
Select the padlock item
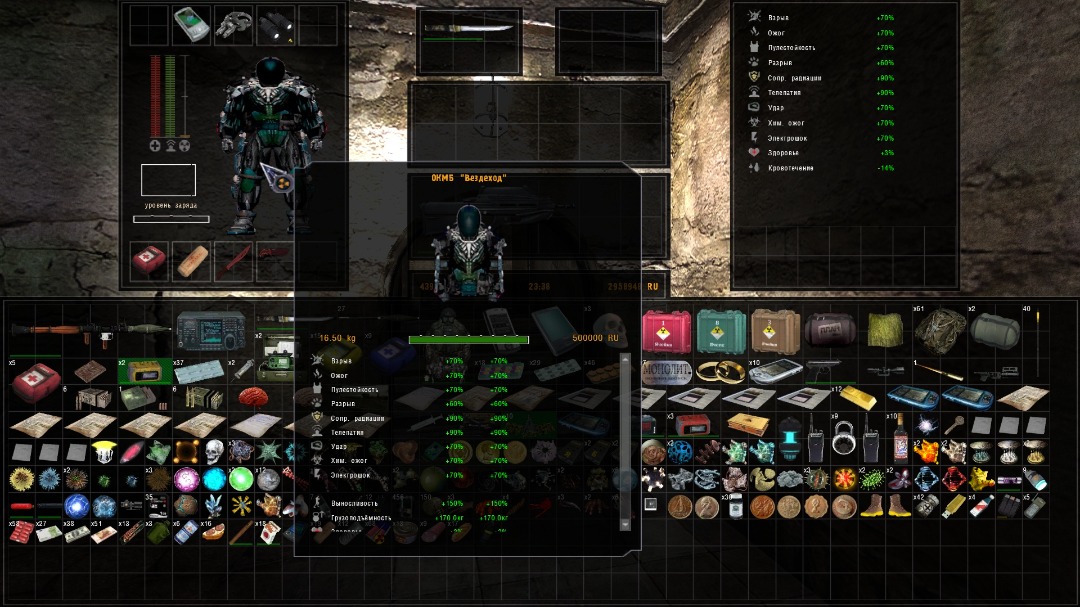(843, 440)
